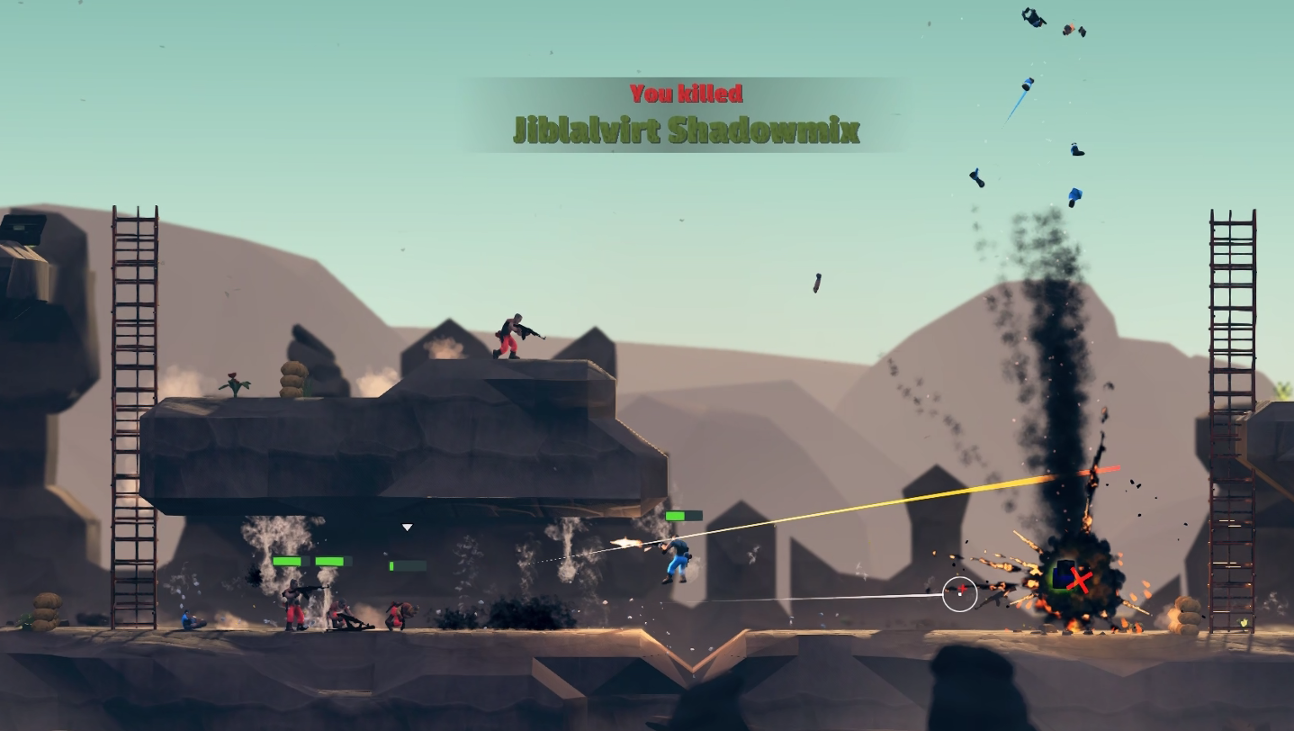Click the red X kill marker
Screen dimensions: 1294x731
click(x=1079, y=578)
